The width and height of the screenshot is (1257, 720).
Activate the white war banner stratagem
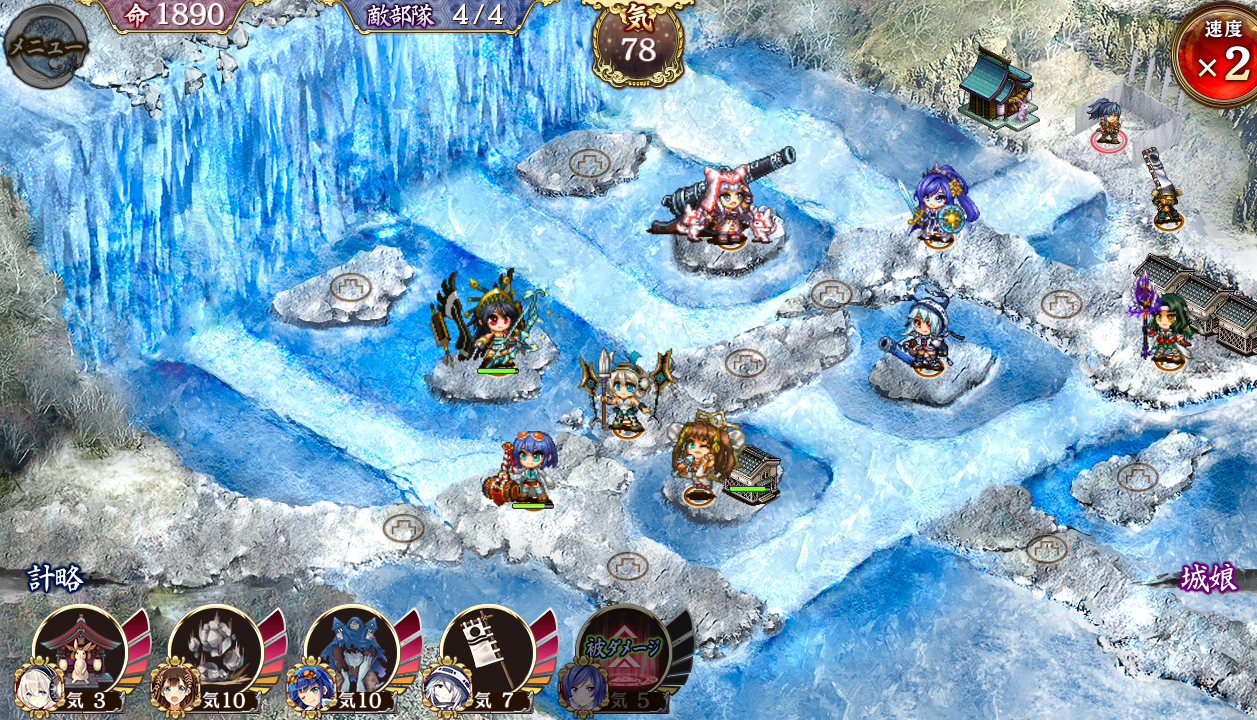(487, 650)
